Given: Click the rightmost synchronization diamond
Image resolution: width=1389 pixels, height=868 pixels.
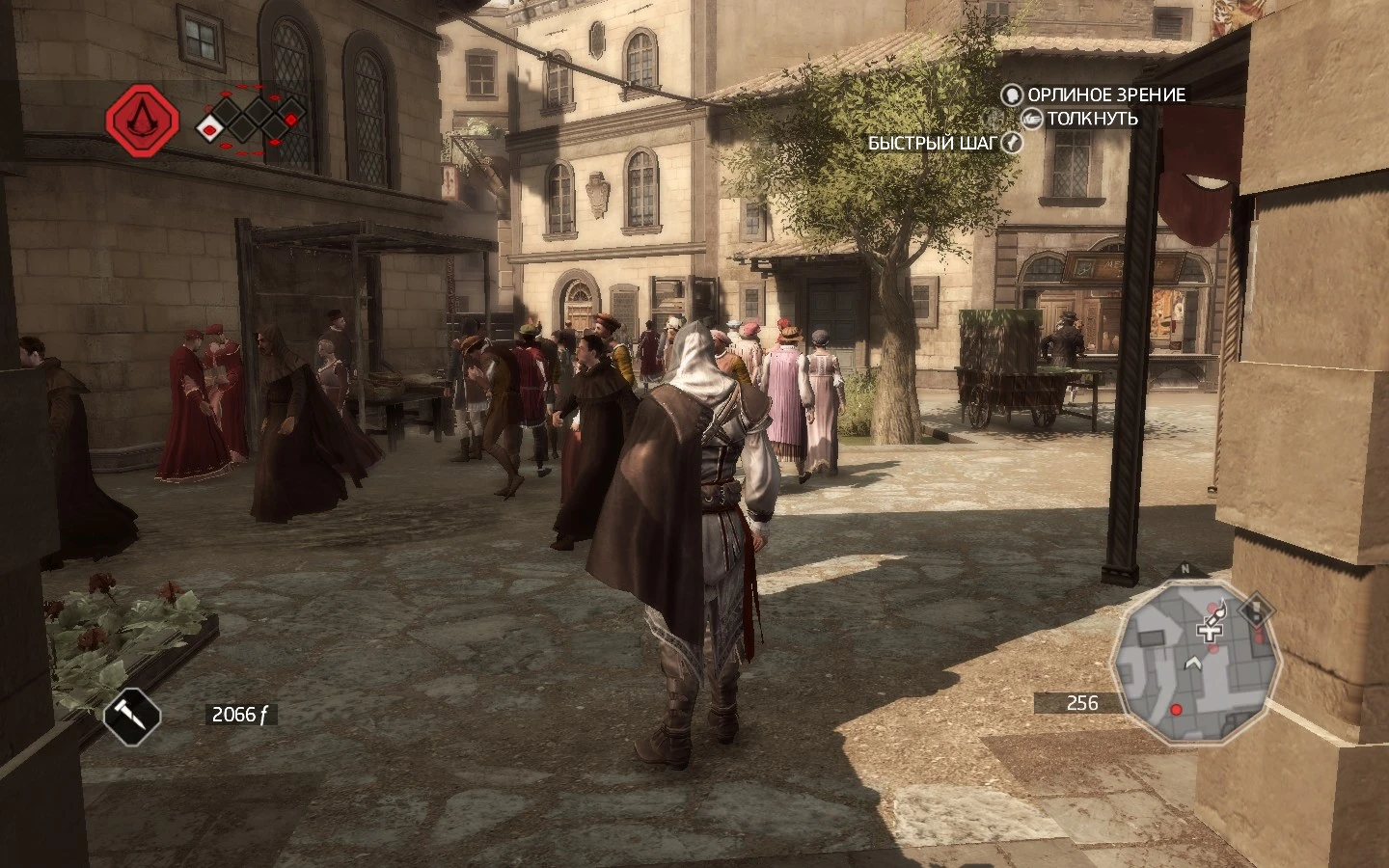Looking at the screenshot, I should click(x=289, y=120).
